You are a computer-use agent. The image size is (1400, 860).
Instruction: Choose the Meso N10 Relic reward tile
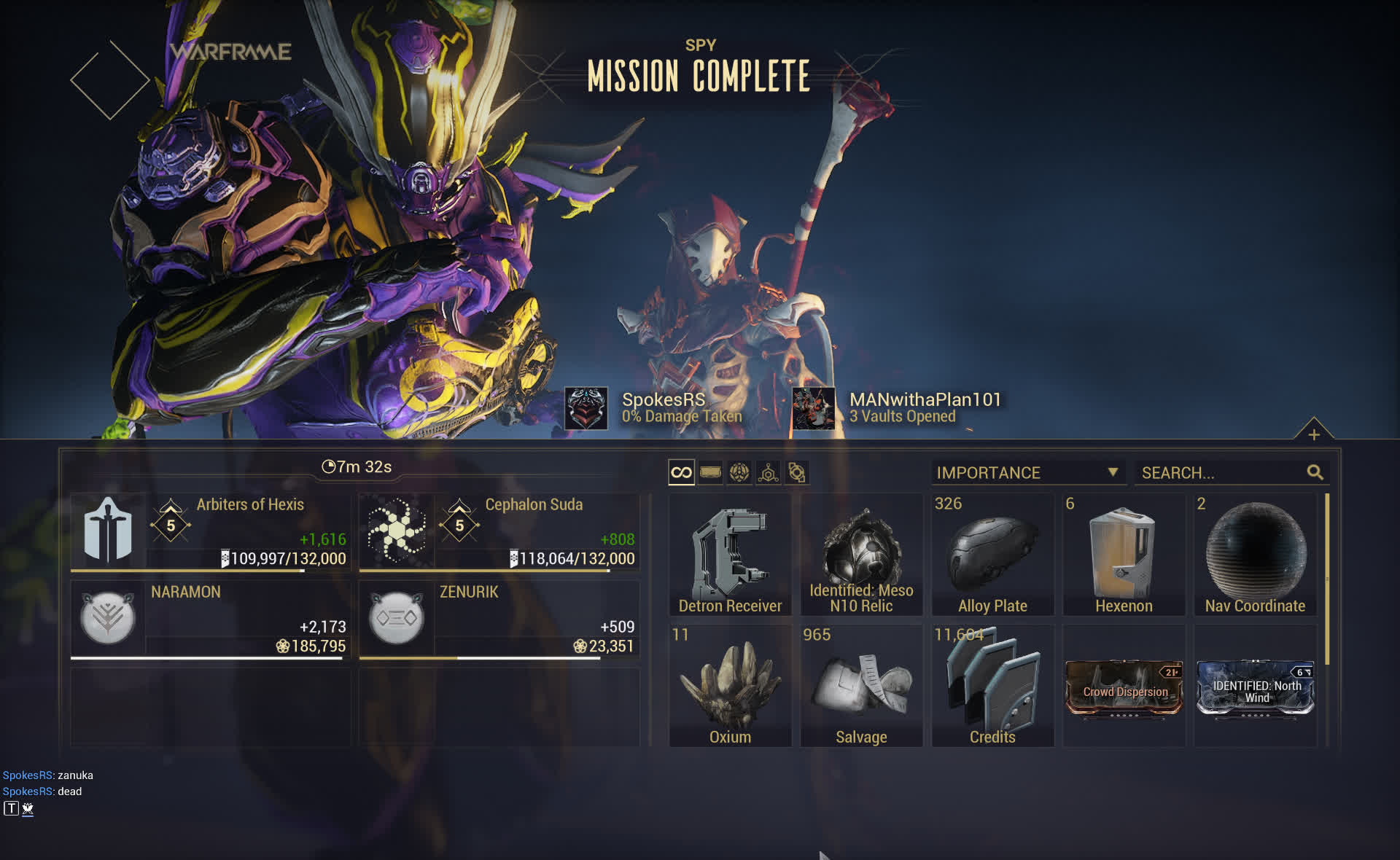pyautogui.click(x=861, y=555)
